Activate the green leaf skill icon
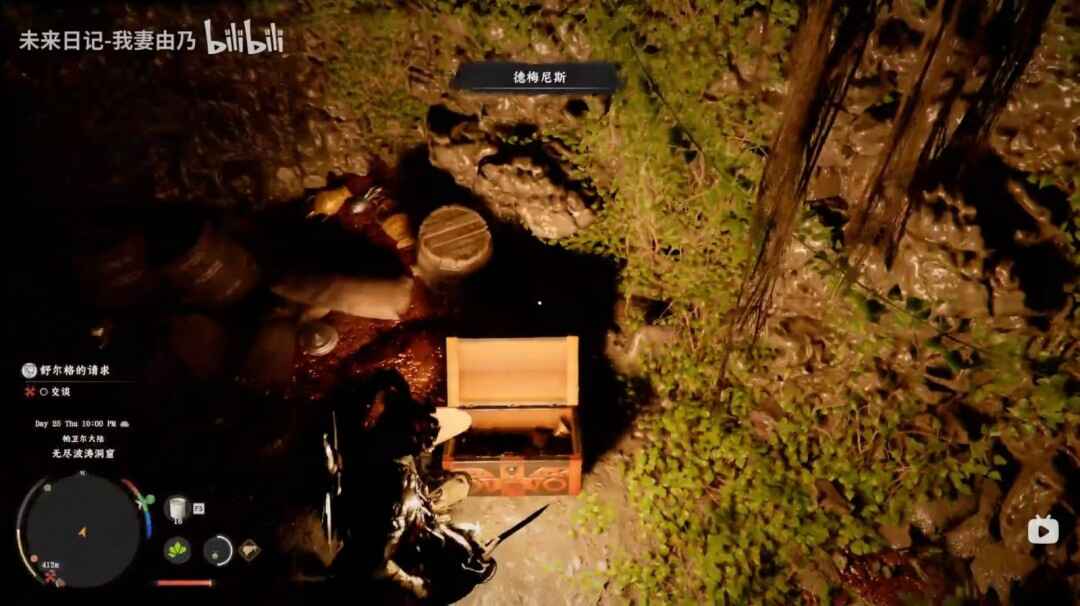 178,549
